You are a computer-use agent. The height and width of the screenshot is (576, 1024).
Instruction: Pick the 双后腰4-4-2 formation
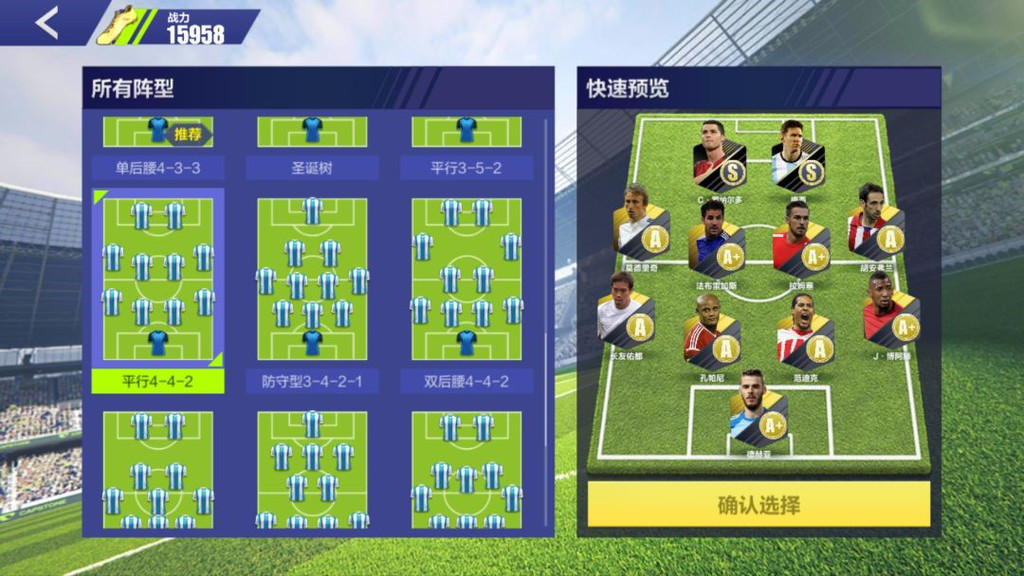[x=466, y=280]
